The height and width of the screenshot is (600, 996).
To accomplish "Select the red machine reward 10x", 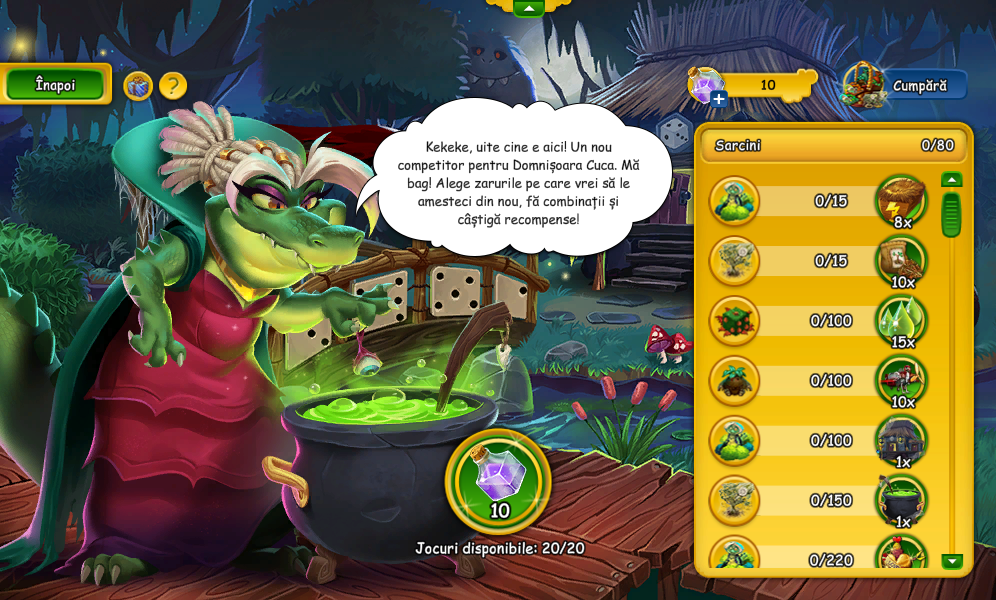I will 901,381.
